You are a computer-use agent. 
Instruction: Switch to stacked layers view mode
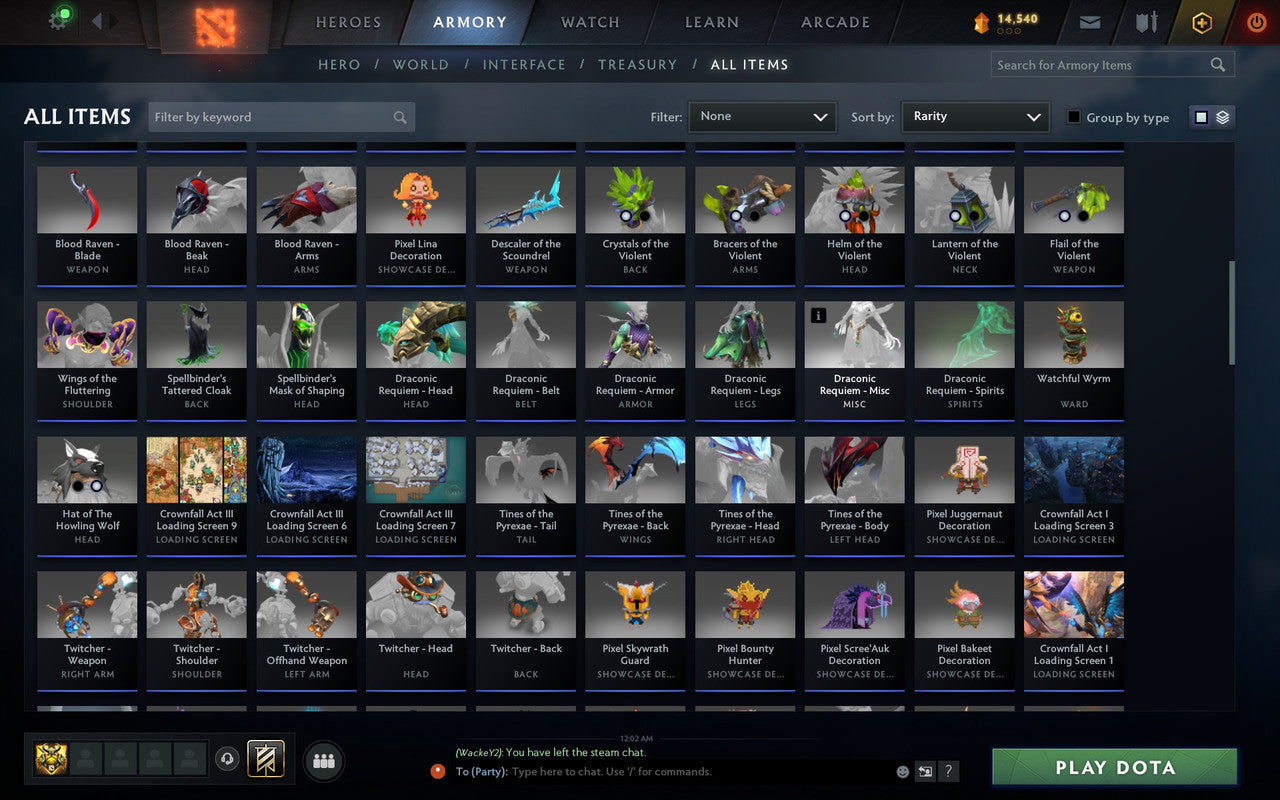click(1221, 116)
